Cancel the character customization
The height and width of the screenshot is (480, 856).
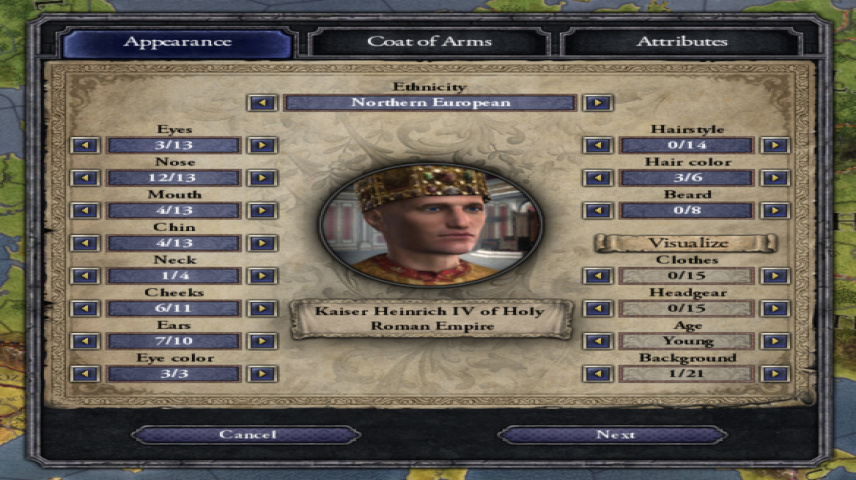click(247, 434)
